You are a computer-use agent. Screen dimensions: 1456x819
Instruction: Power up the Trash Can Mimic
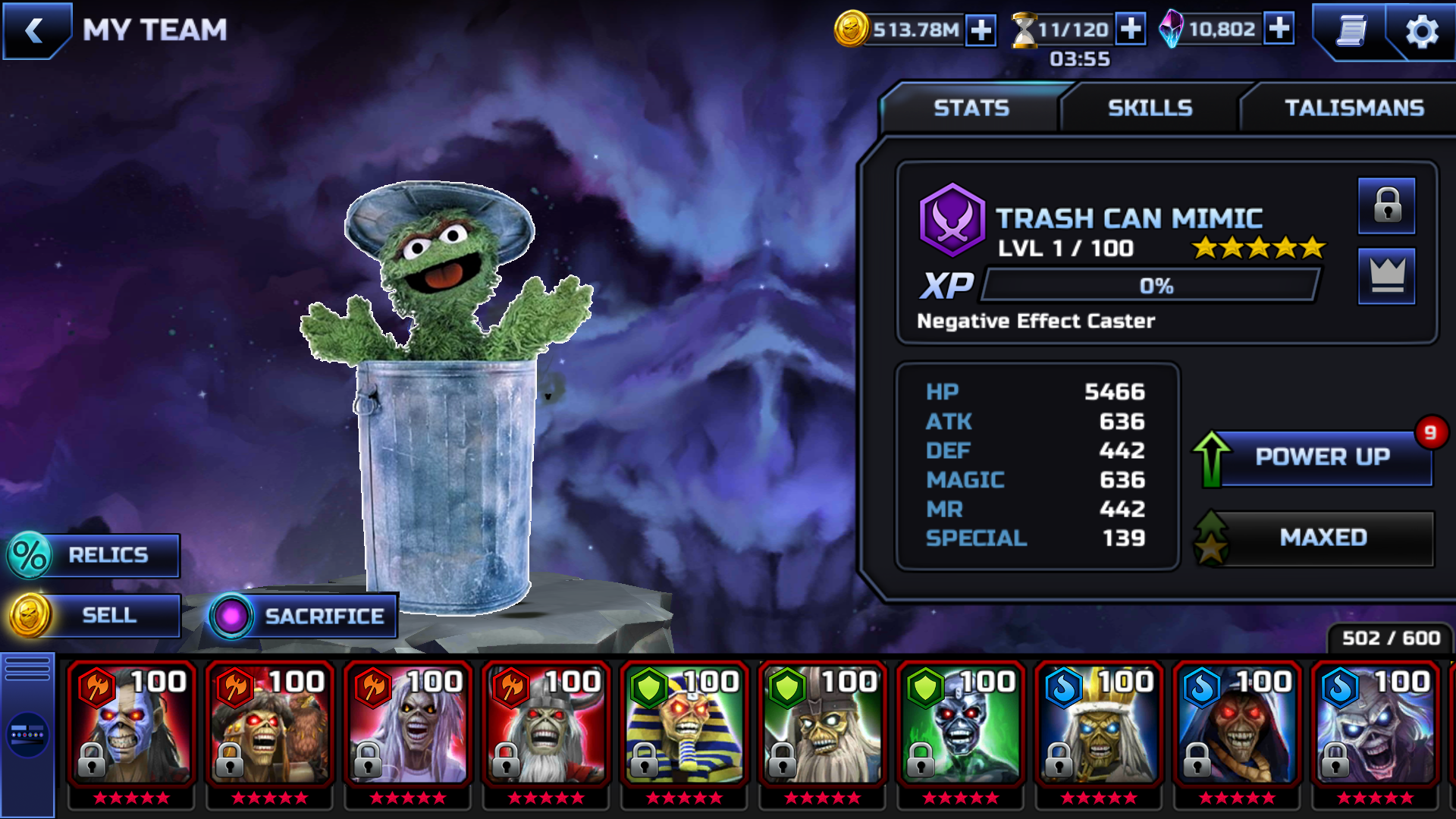click(1321, 457)
